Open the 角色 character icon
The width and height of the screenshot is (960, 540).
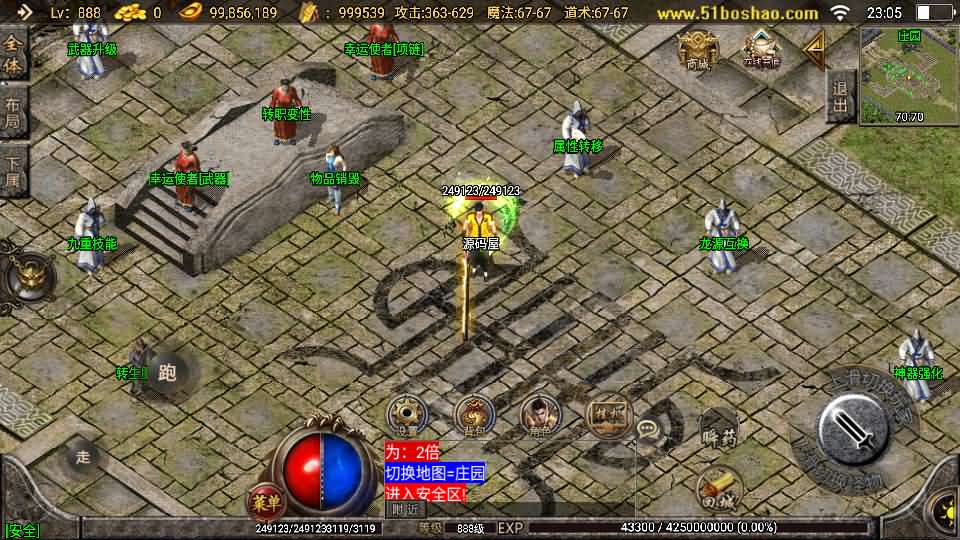(540, 415)
